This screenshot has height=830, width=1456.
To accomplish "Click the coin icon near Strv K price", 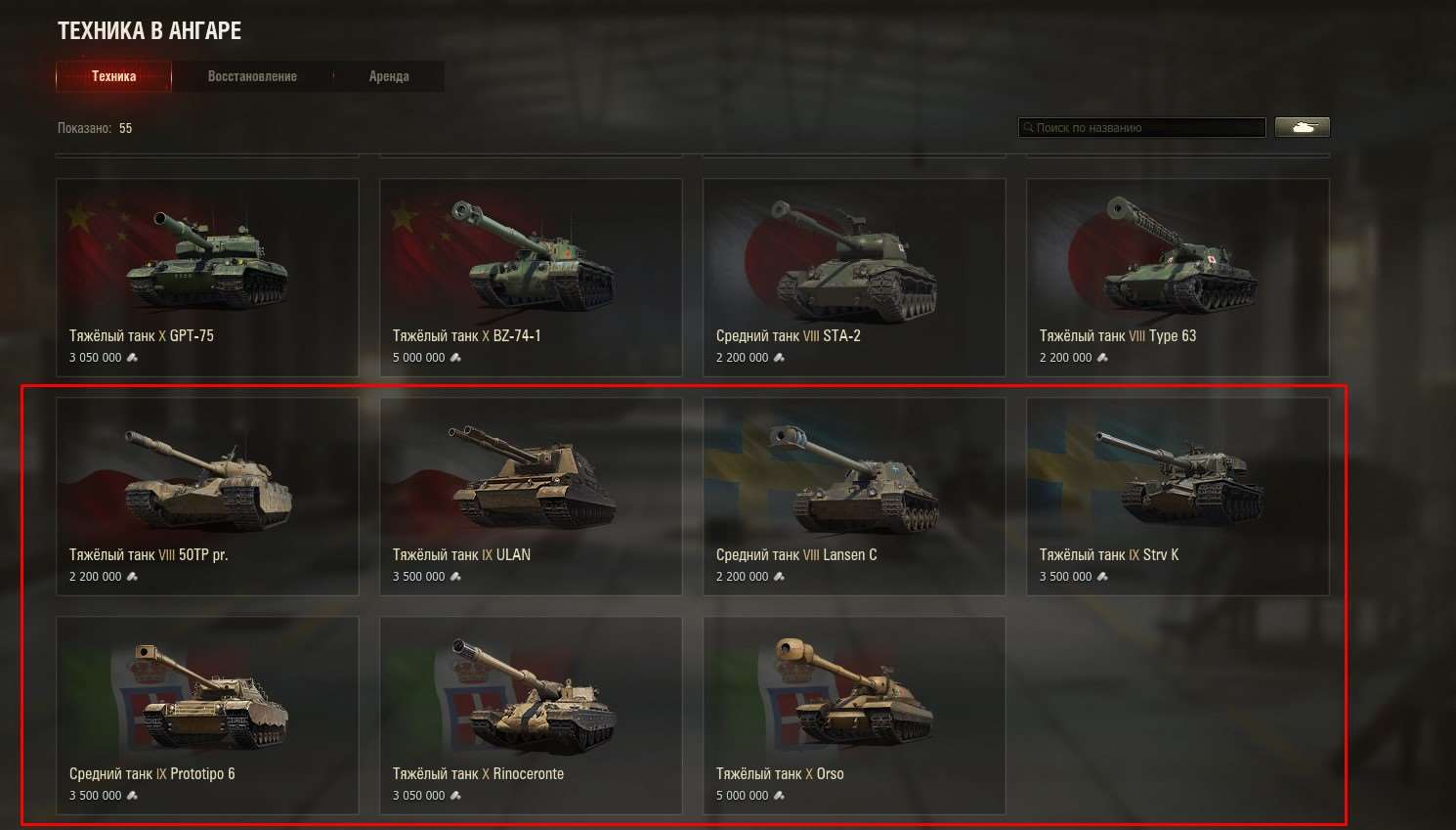I will pyautogui.click(x=1102, y=577).
